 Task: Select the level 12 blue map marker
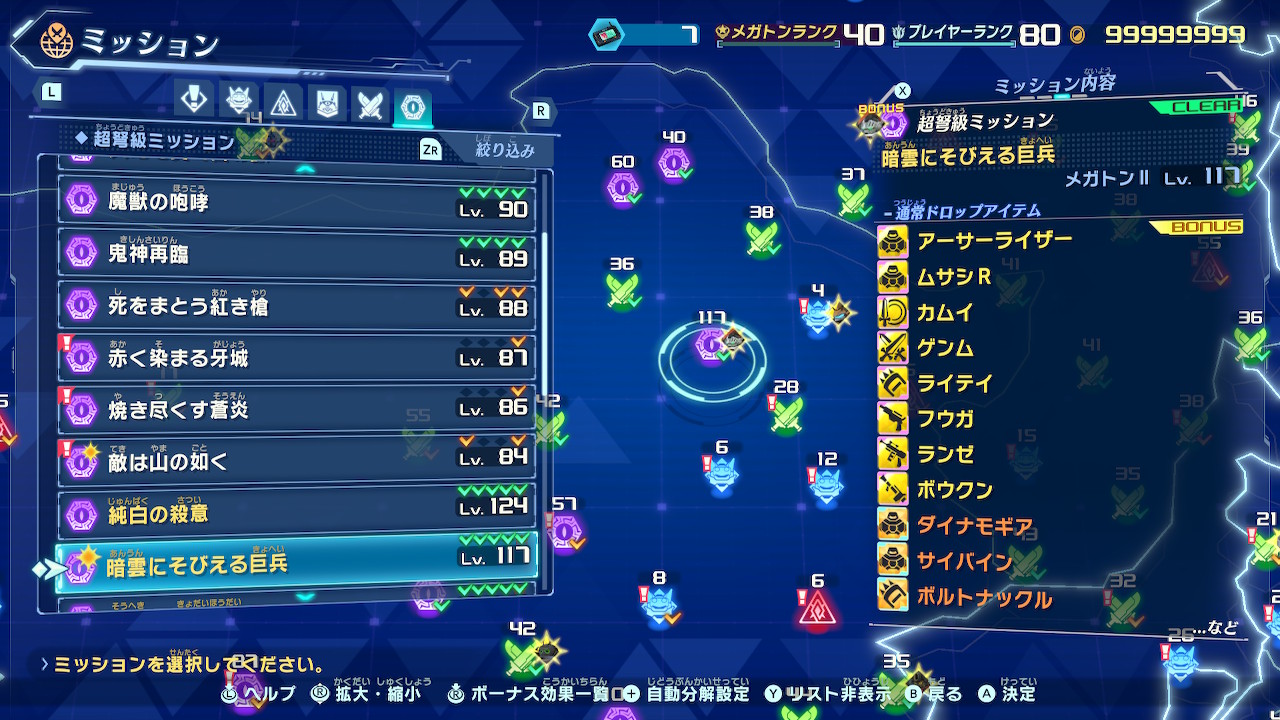click(x=826, y=484)
